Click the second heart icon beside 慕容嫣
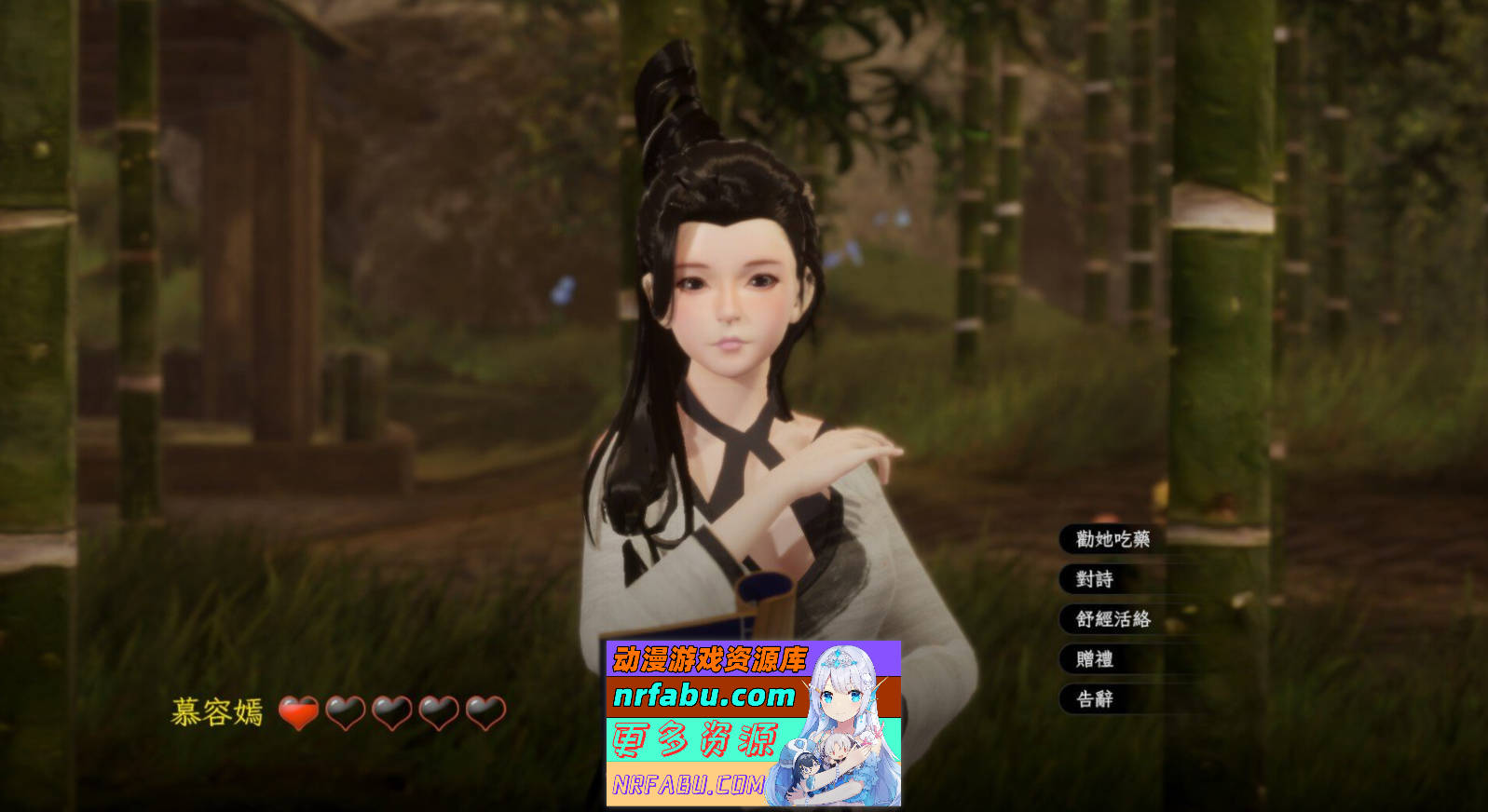This screenshot has width=1488, height=812. (343, 712)
